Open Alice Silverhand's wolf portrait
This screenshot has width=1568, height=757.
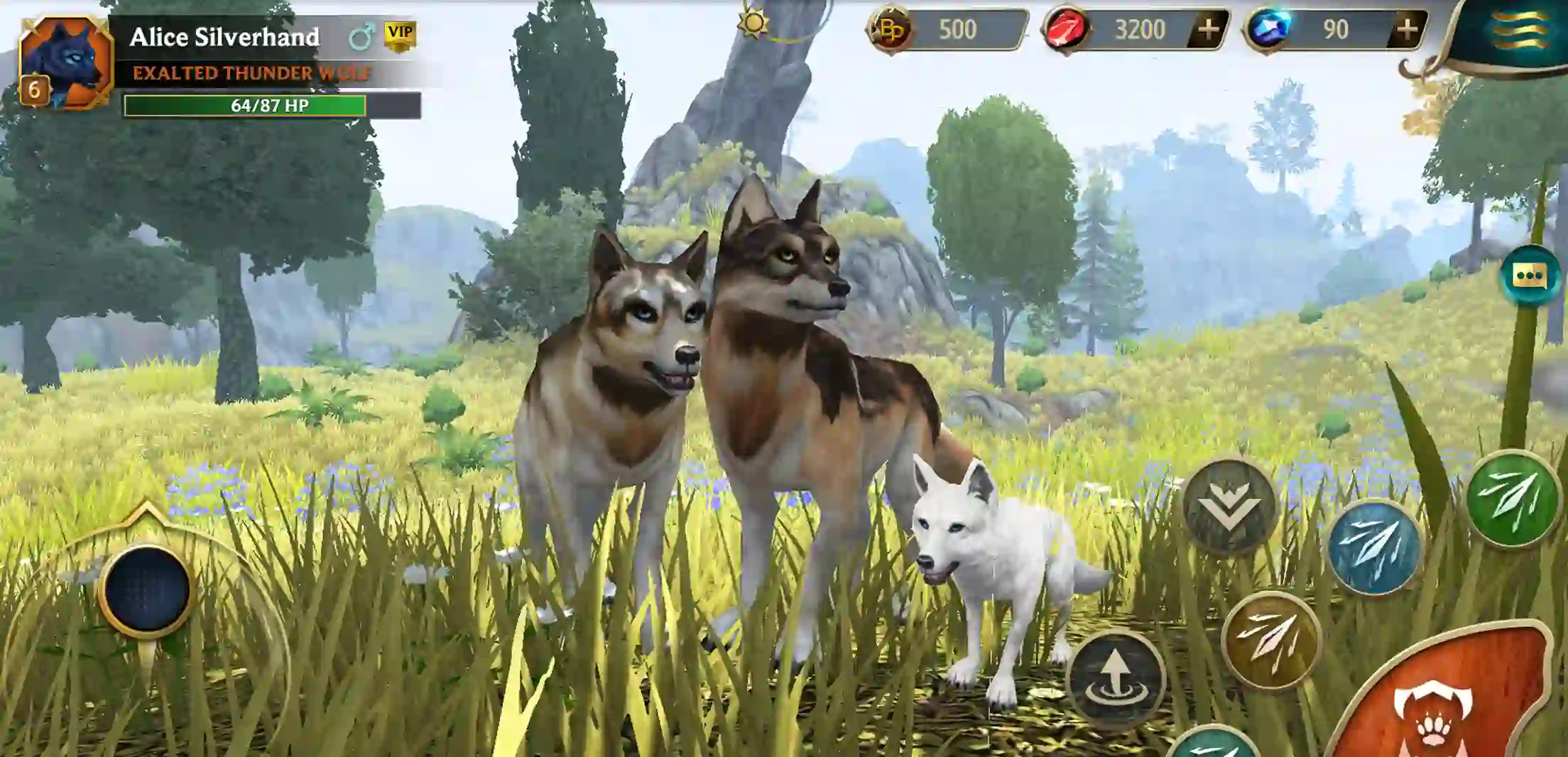pyautogui.click(x=67, y=57)
